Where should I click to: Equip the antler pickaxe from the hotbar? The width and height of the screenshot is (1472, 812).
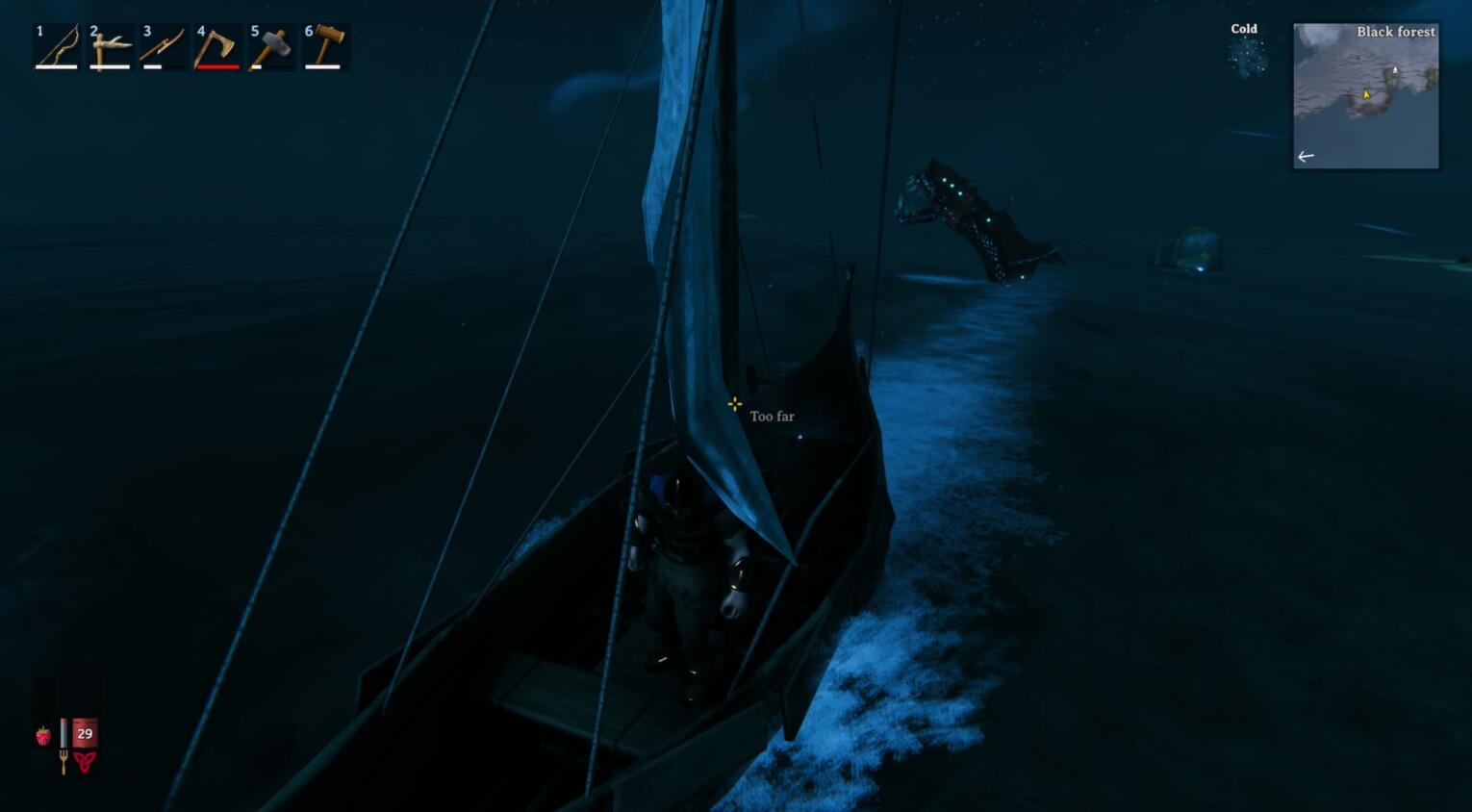110,46
